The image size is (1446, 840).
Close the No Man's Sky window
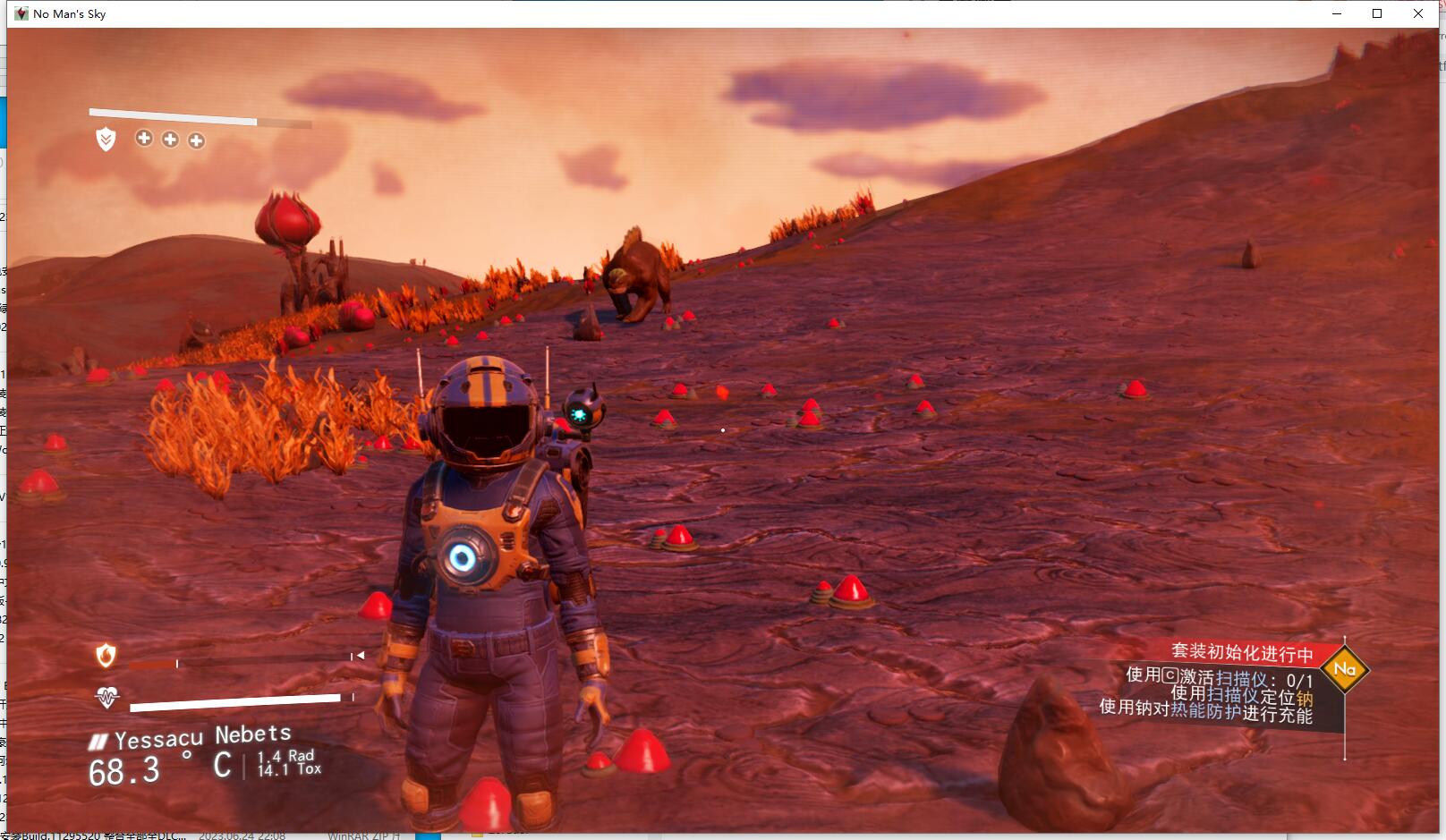(1418, 13)
